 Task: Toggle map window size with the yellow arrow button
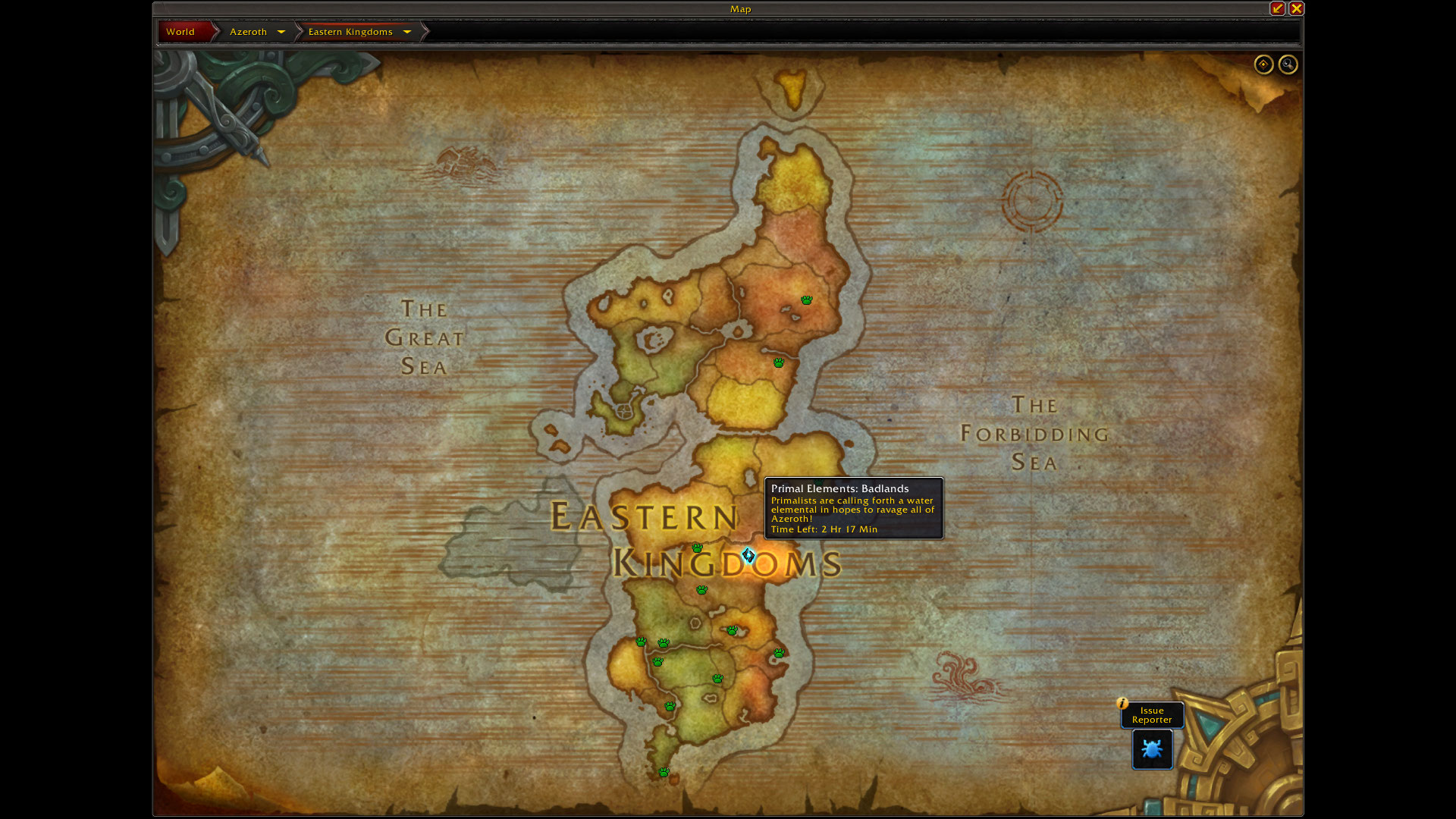1277,8
